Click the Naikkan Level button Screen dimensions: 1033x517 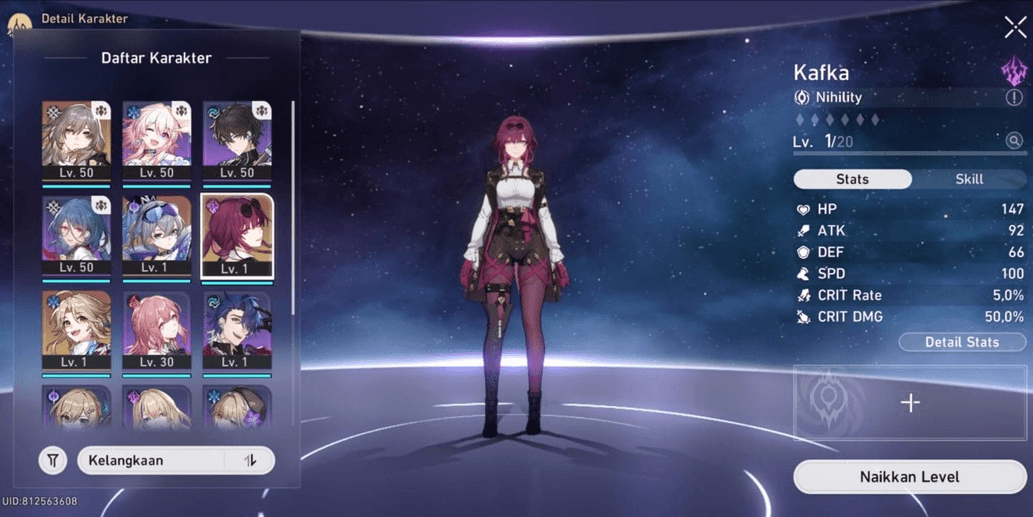(x=909, y=477)
